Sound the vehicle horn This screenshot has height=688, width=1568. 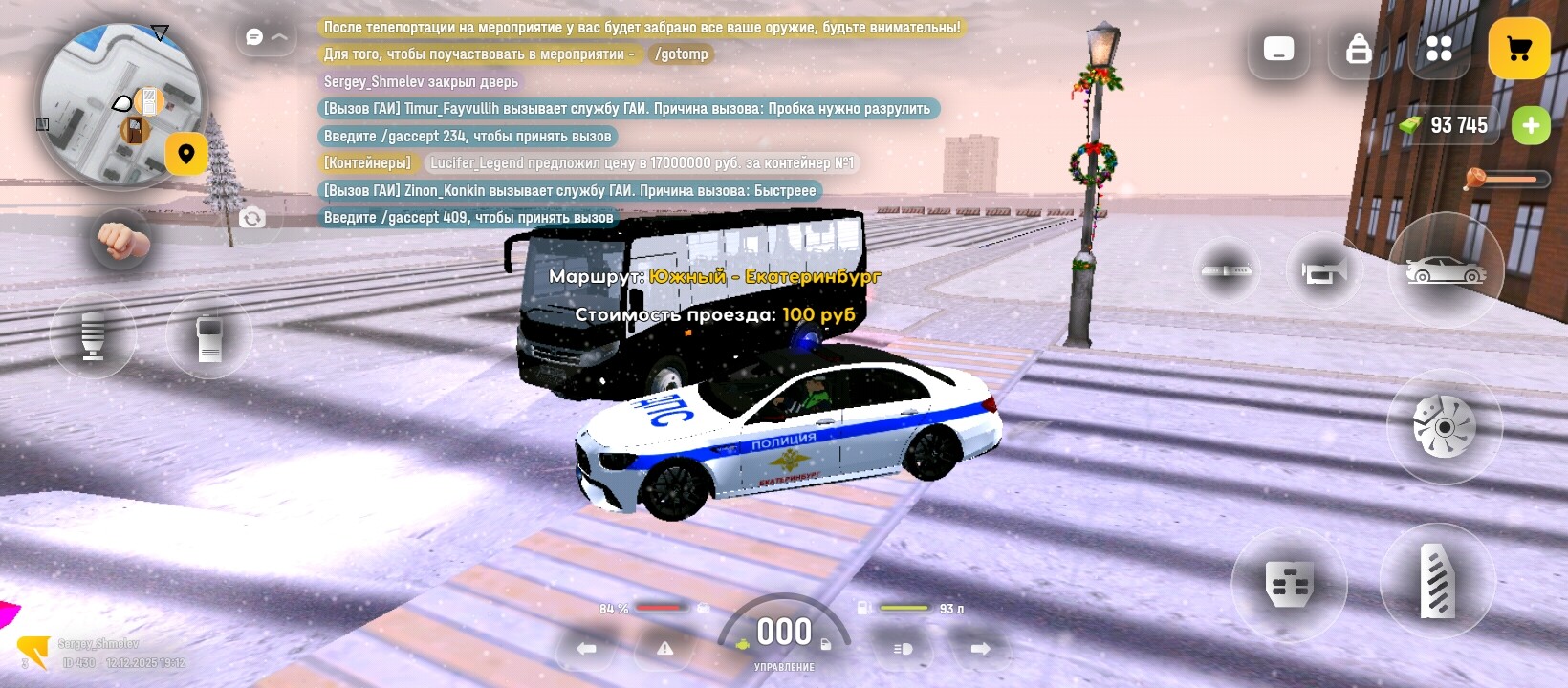coord(1323,272)
